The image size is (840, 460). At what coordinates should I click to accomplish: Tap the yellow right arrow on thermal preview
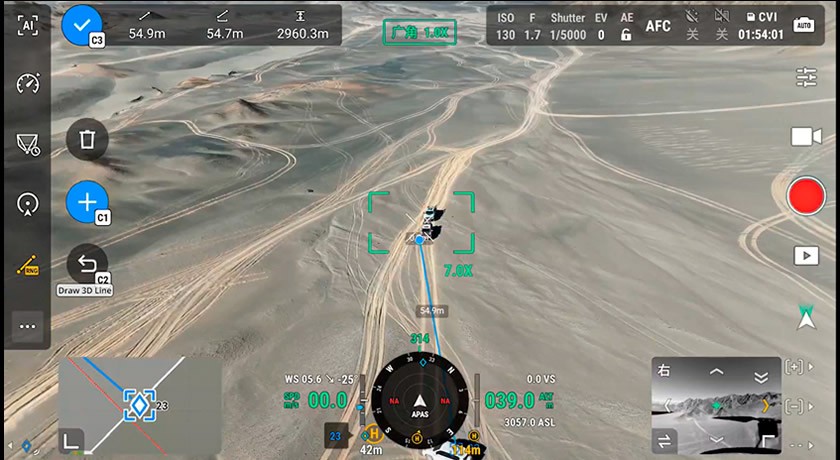(x=767, y=405)
